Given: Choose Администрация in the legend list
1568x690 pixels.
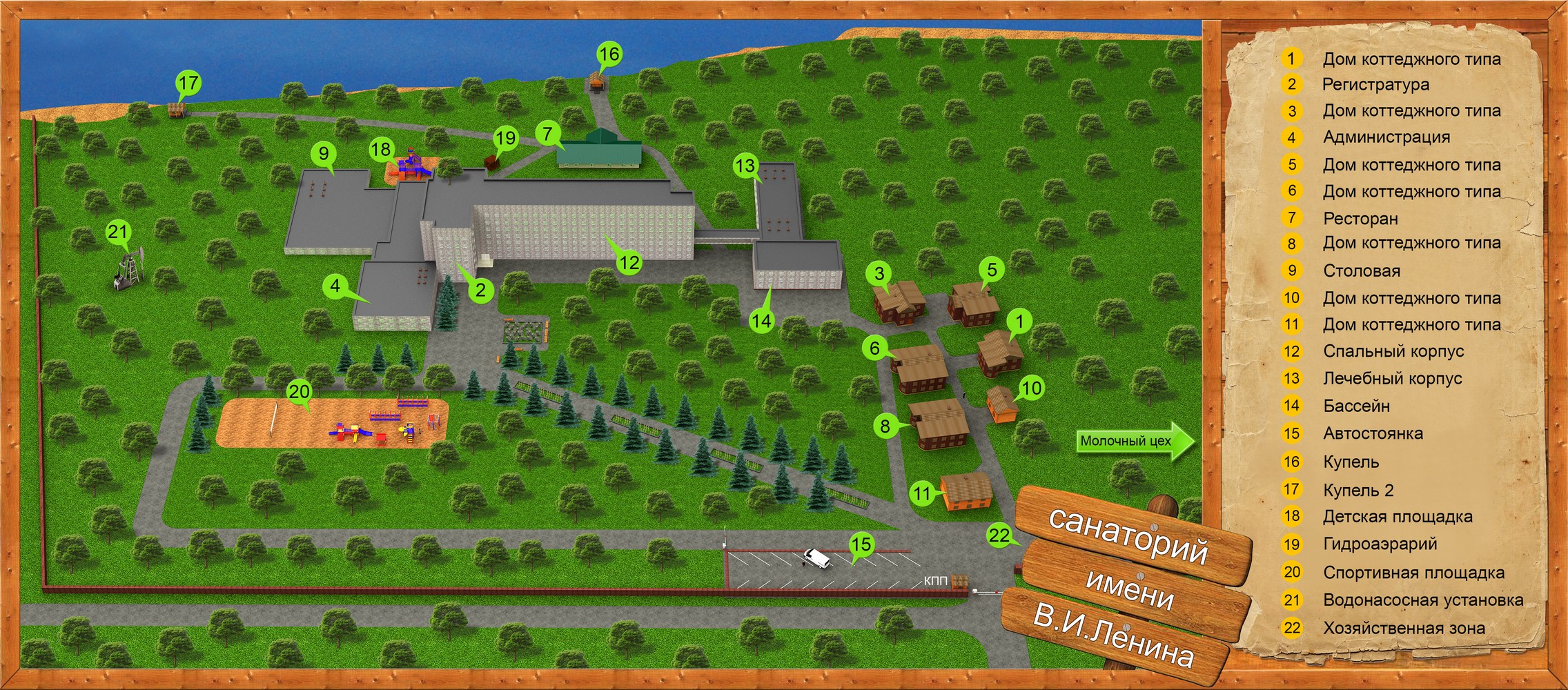Looking at the screenshot, I should (x=1386, y=137).
